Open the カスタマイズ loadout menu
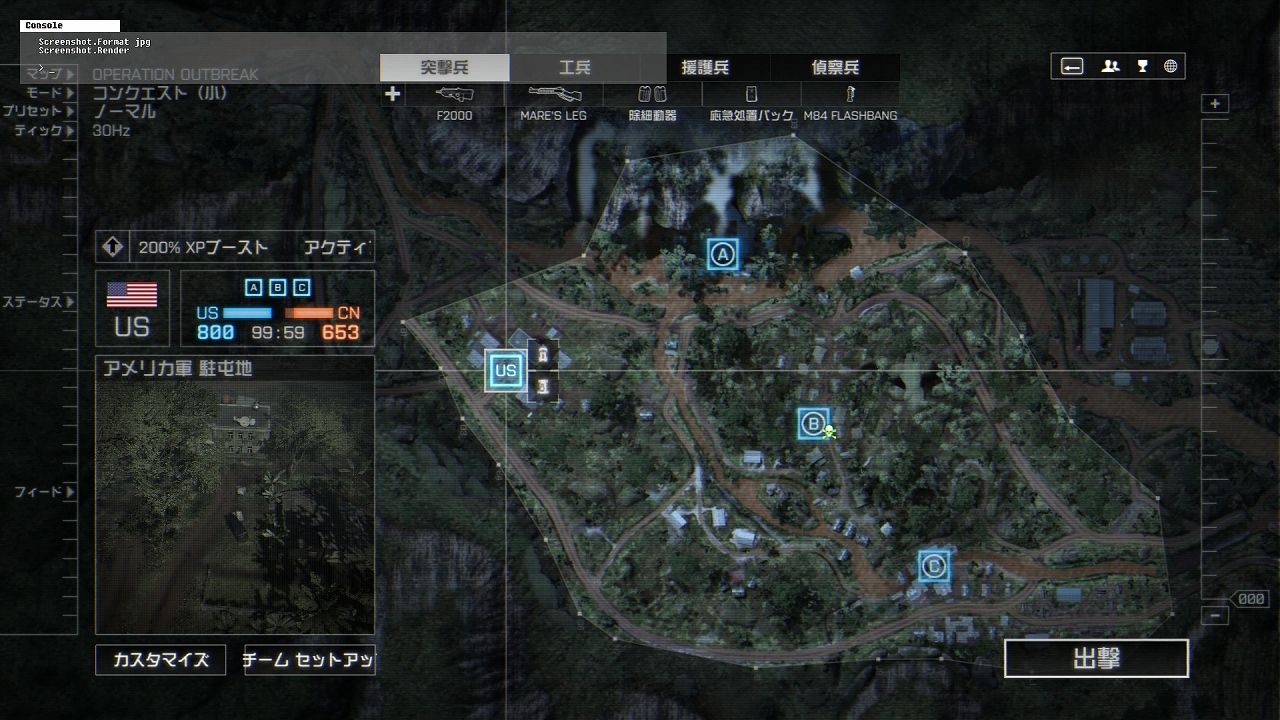 click(x=161, y=660)
